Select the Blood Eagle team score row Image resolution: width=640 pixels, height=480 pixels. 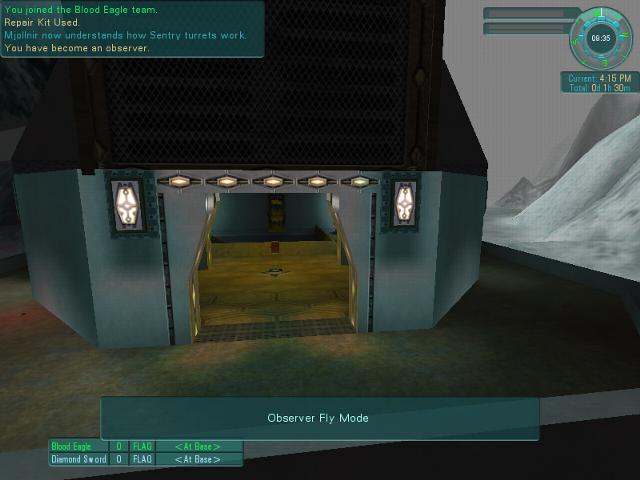pyautogui.click(x=146, y=446)
